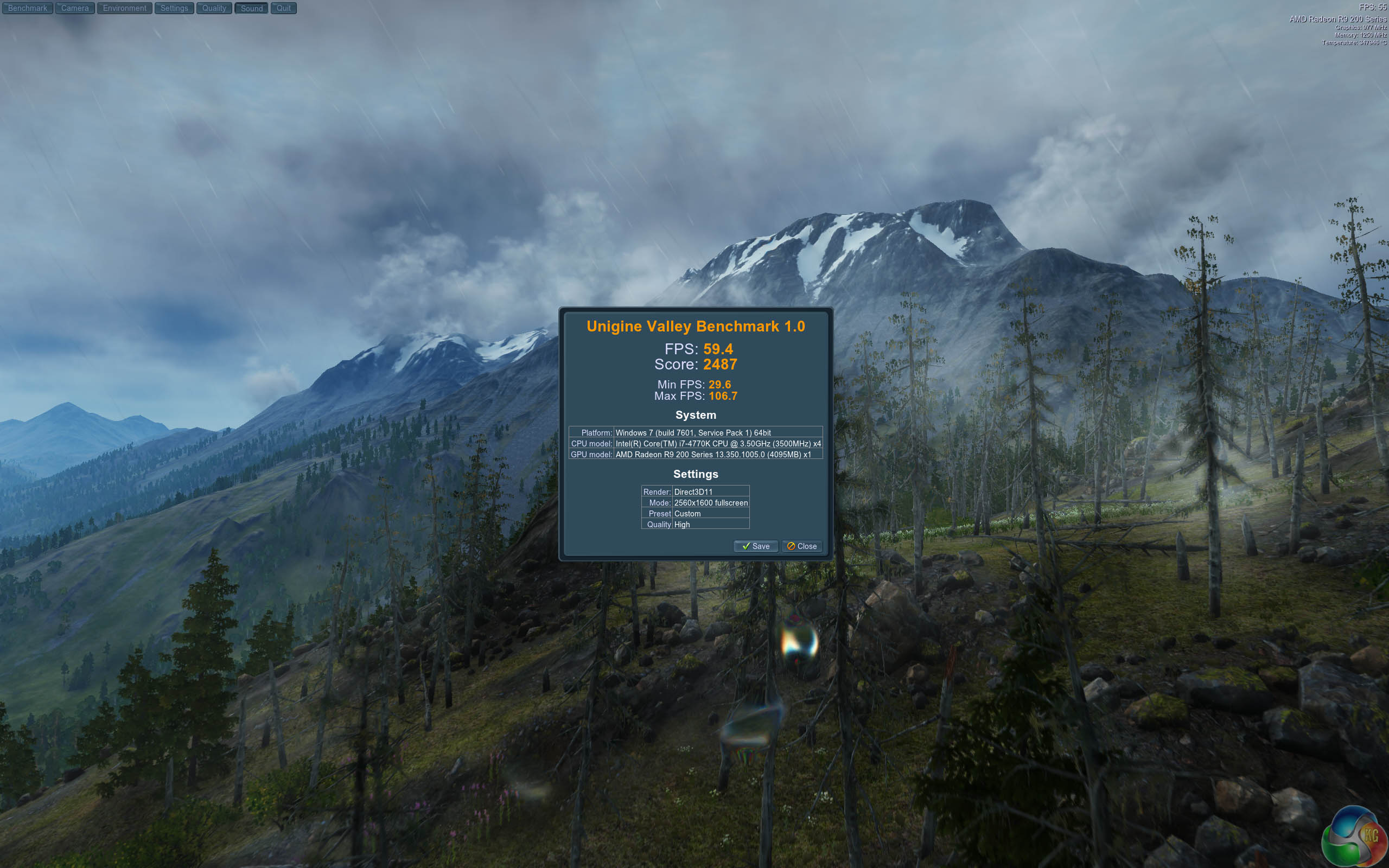The image size is (1389, 868).
Task: Open the Benchmark menu button
Action: point(28,8)
